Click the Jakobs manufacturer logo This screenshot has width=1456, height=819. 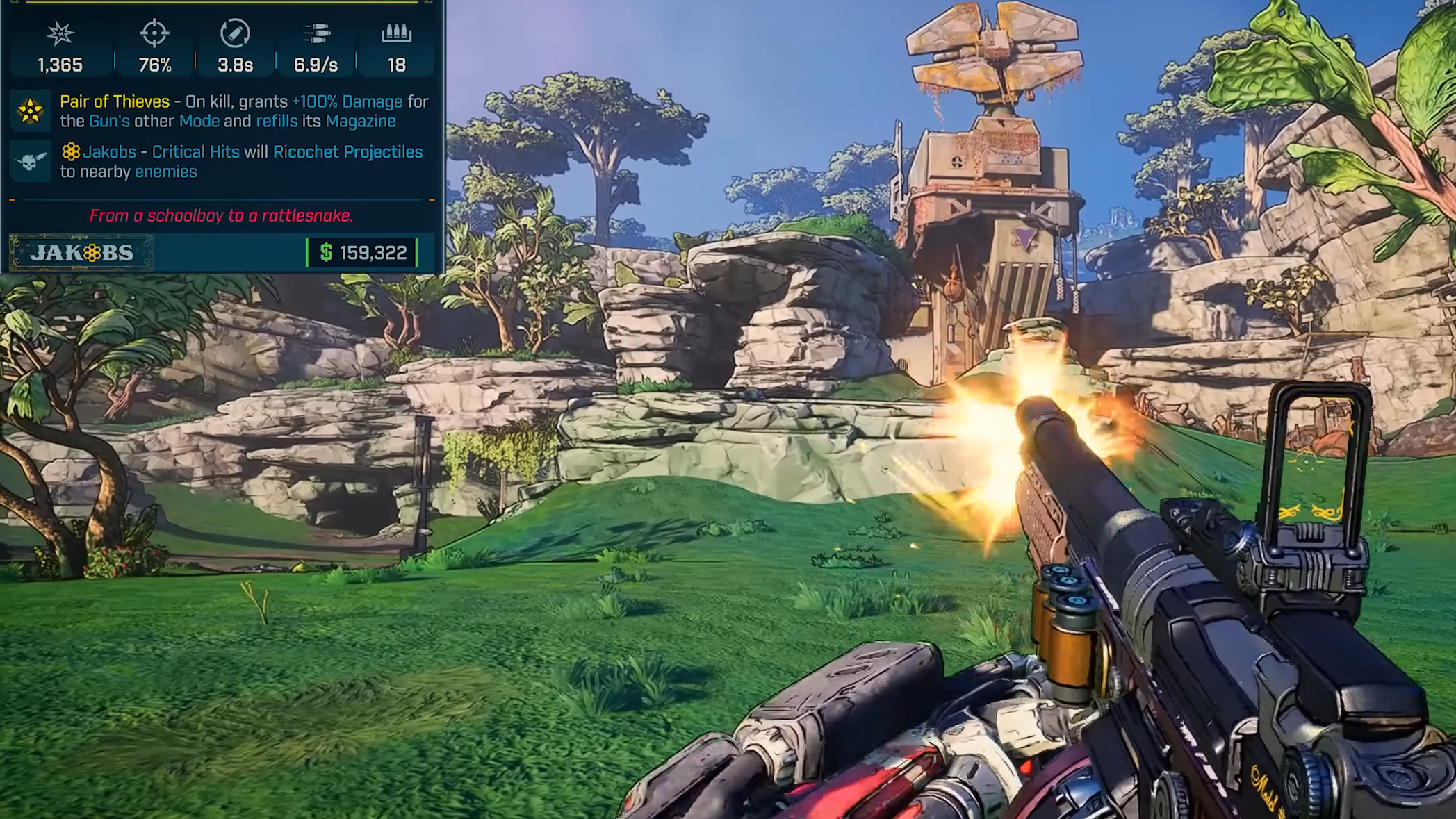click(x=81, y=253)
